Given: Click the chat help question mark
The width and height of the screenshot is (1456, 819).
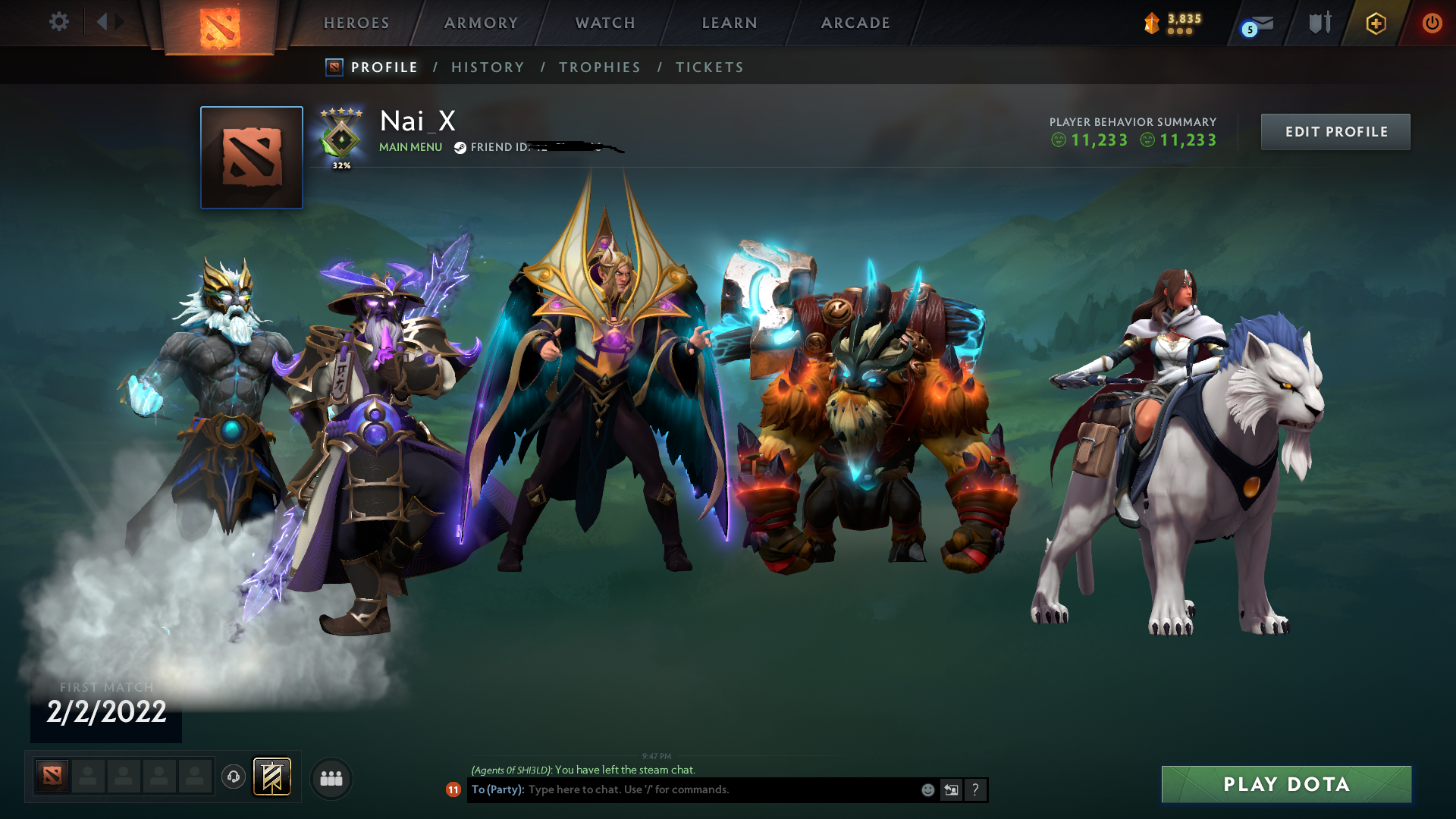Looking at the screenshot, I should coord(975,789).
